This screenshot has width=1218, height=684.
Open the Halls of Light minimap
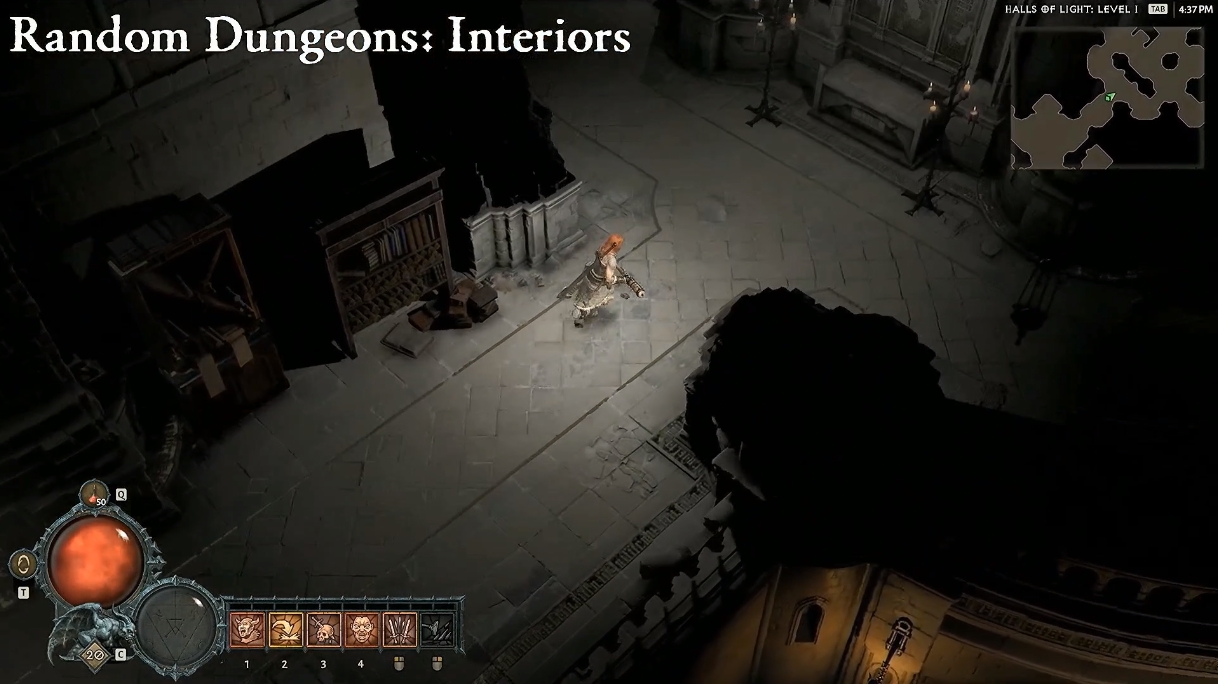[x=1107, y=97]
